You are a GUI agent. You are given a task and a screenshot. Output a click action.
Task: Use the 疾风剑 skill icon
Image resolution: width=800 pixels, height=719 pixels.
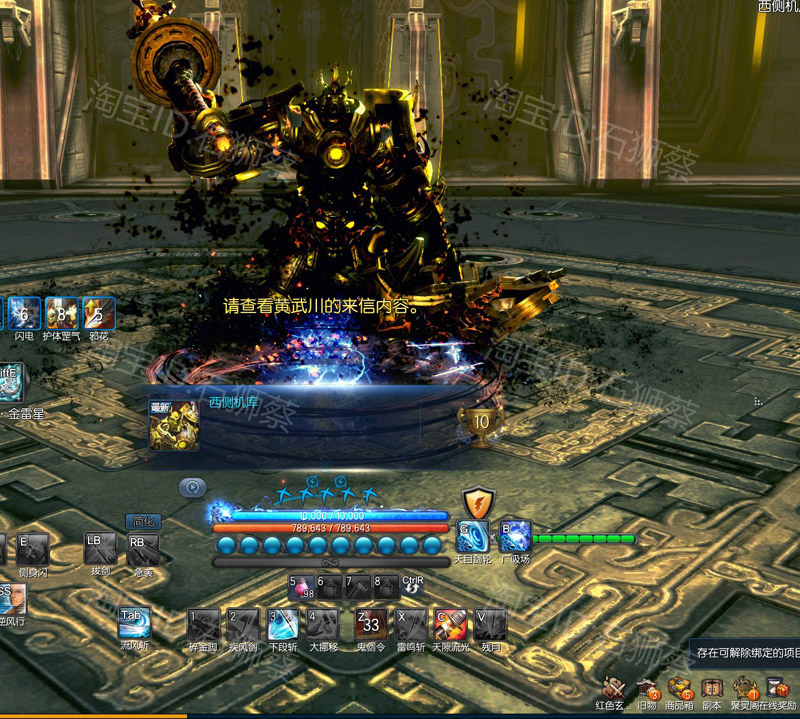pyautogui.click(x=243, y=624)
